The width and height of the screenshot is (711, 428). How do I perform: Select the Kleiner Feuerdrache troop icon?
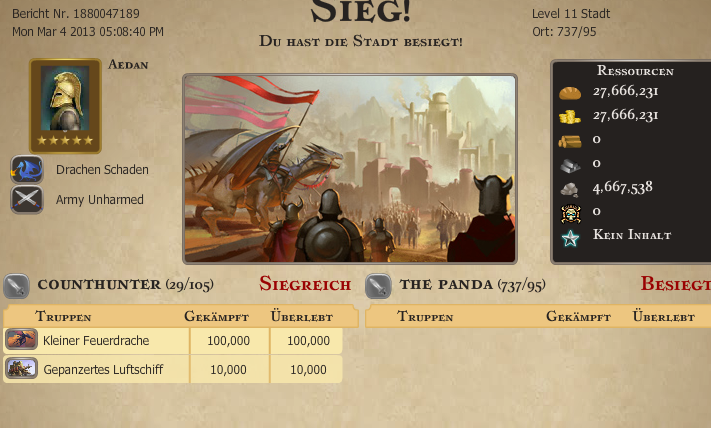[x=21, y=341]
